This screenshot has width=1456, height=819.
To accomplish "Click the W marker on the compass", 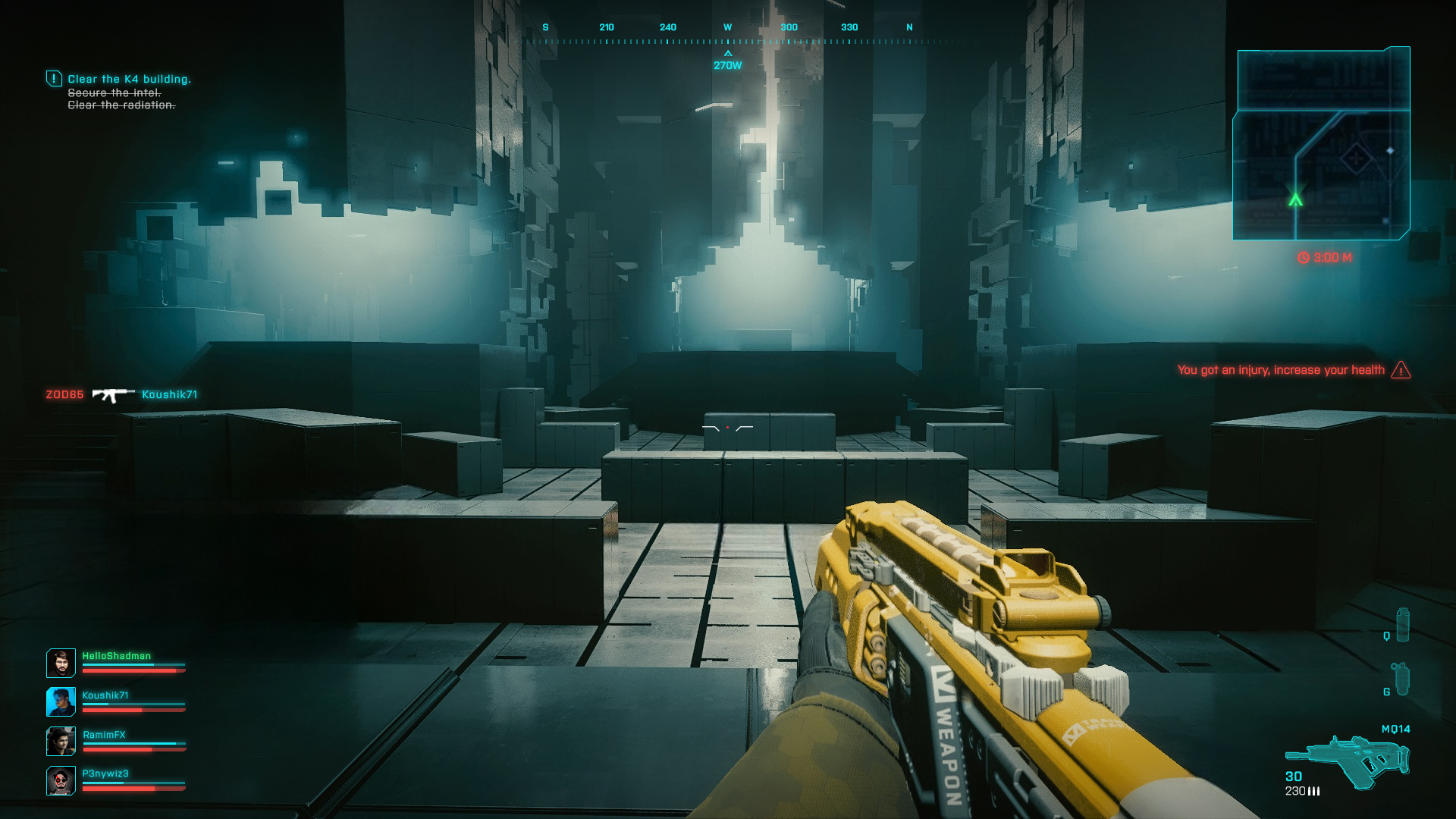I will point(727,27).
